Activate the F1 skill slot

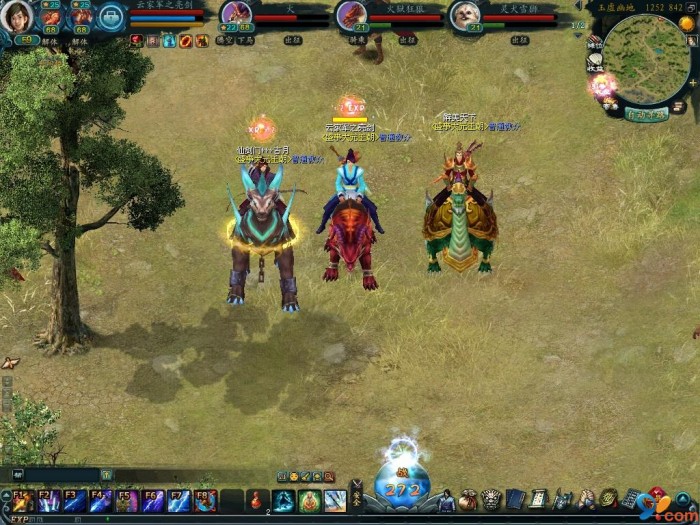[22, 500]
